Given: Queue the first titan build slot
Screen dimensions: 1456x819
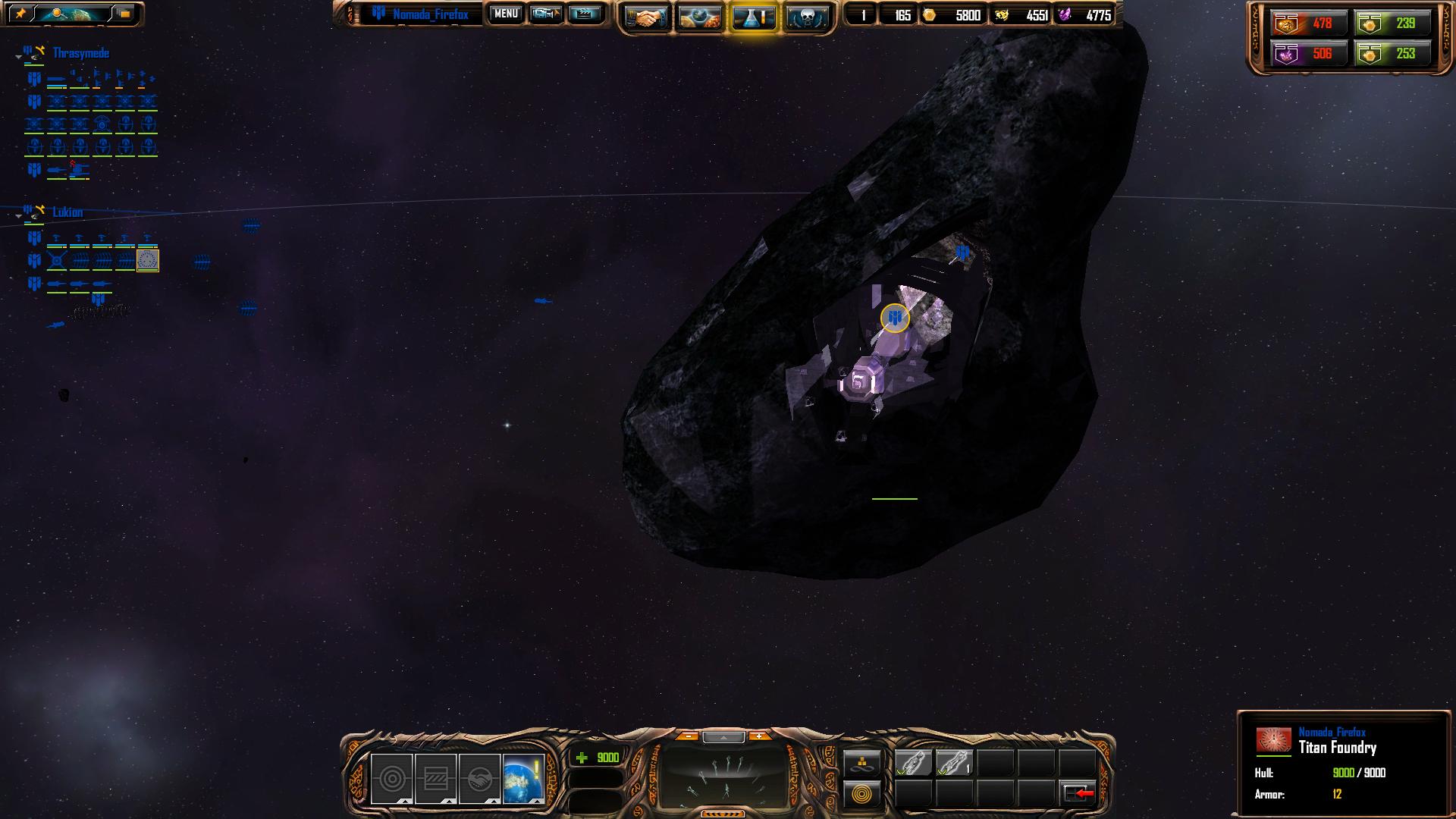Looking at the screenshot, I should [913, 763].
